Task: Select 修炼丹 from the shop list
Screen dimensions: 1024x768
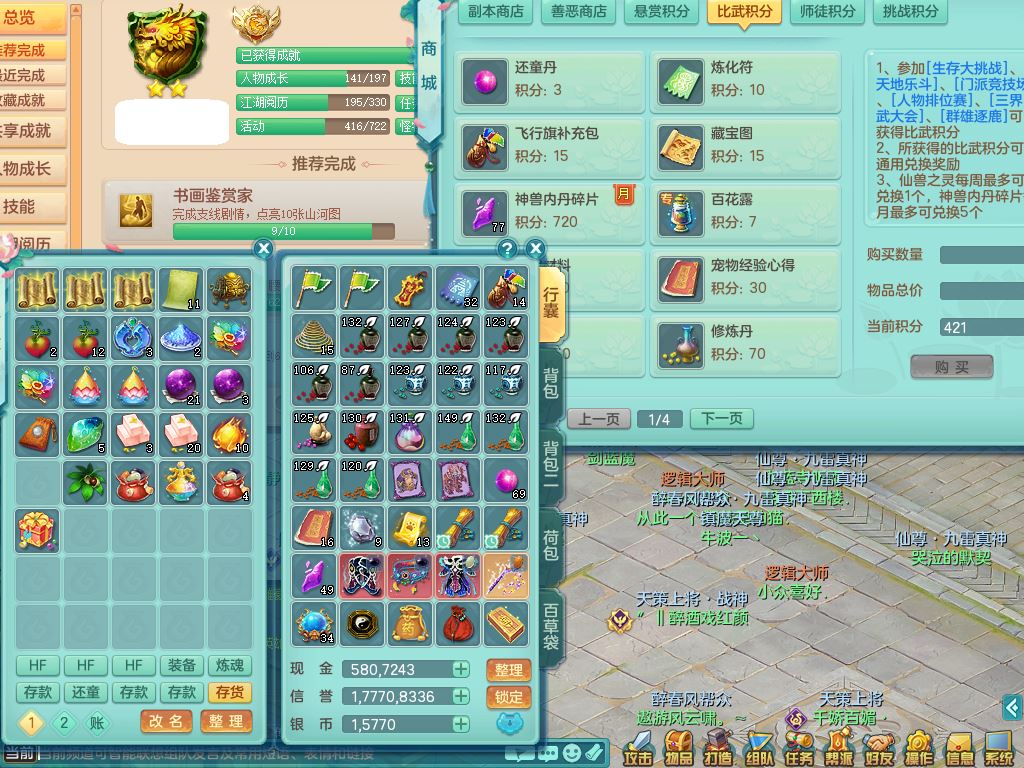Action: (x=749, y=342)
